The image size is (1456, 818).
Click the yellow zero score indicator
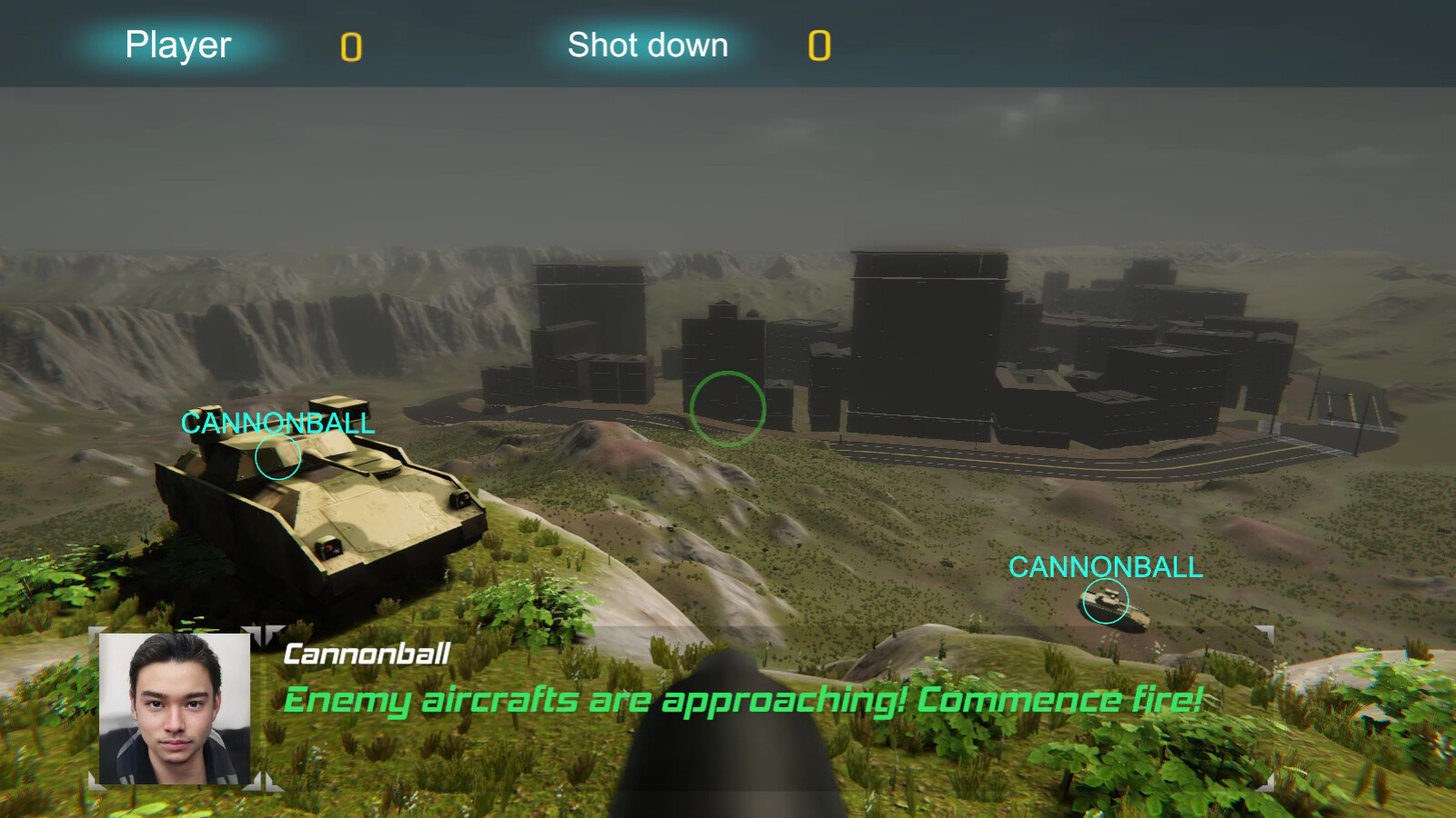click(x=350, y=47)
